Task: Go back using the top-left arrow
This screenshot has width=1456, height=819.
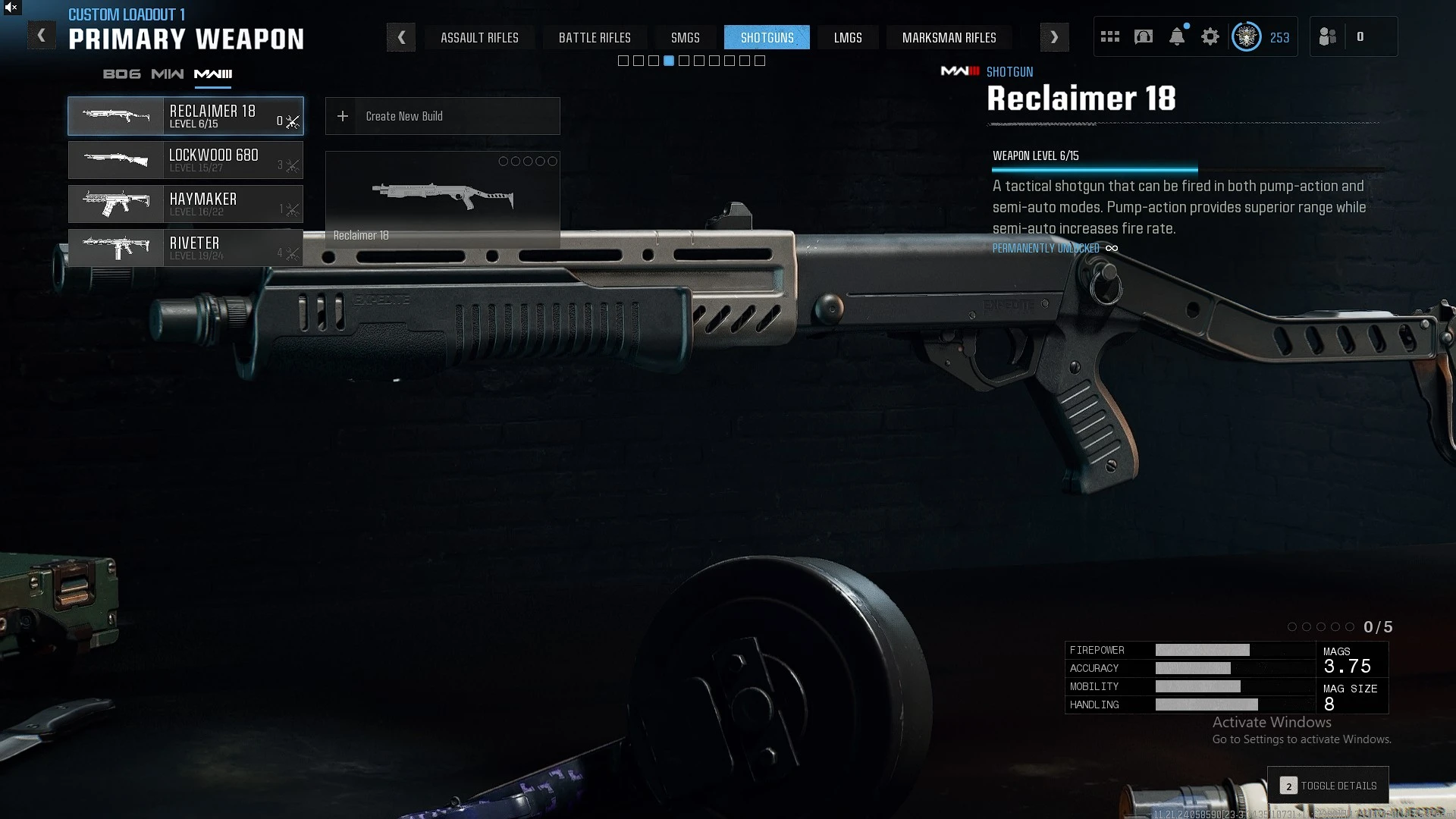Action: pyautogui.click(x=42, y=36)
